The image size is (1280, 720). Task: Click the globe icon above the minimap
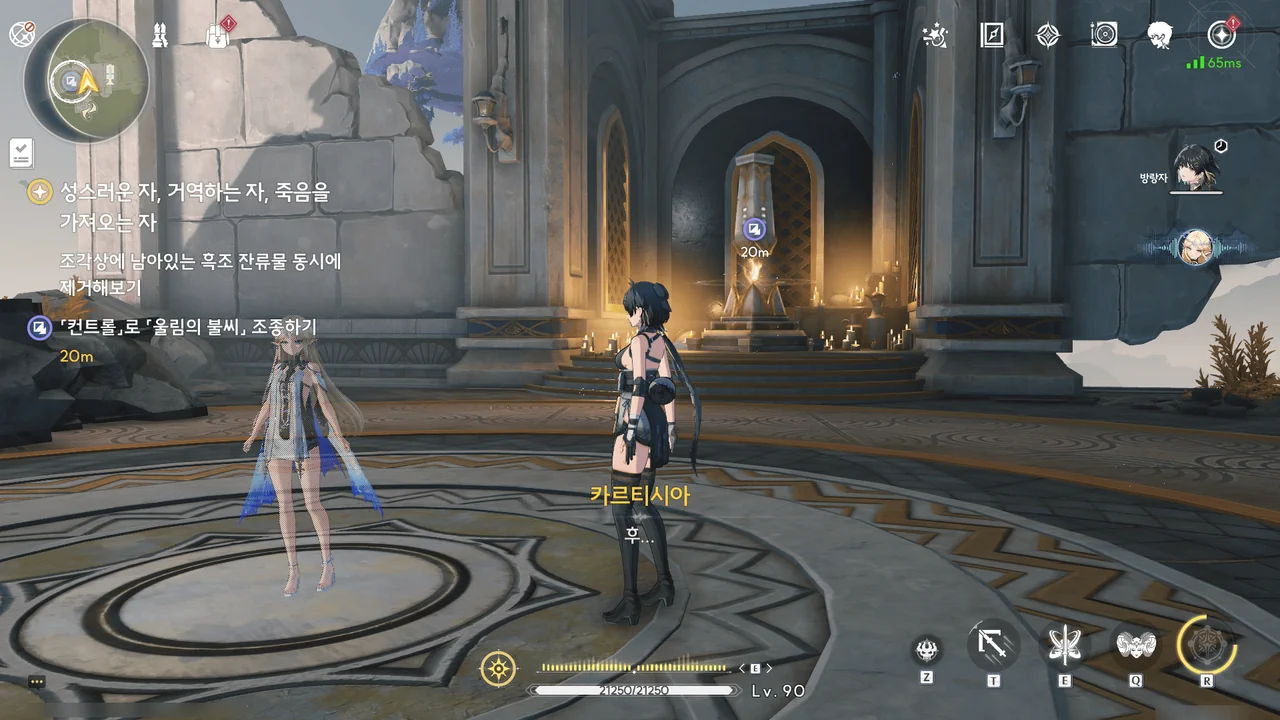21,34
